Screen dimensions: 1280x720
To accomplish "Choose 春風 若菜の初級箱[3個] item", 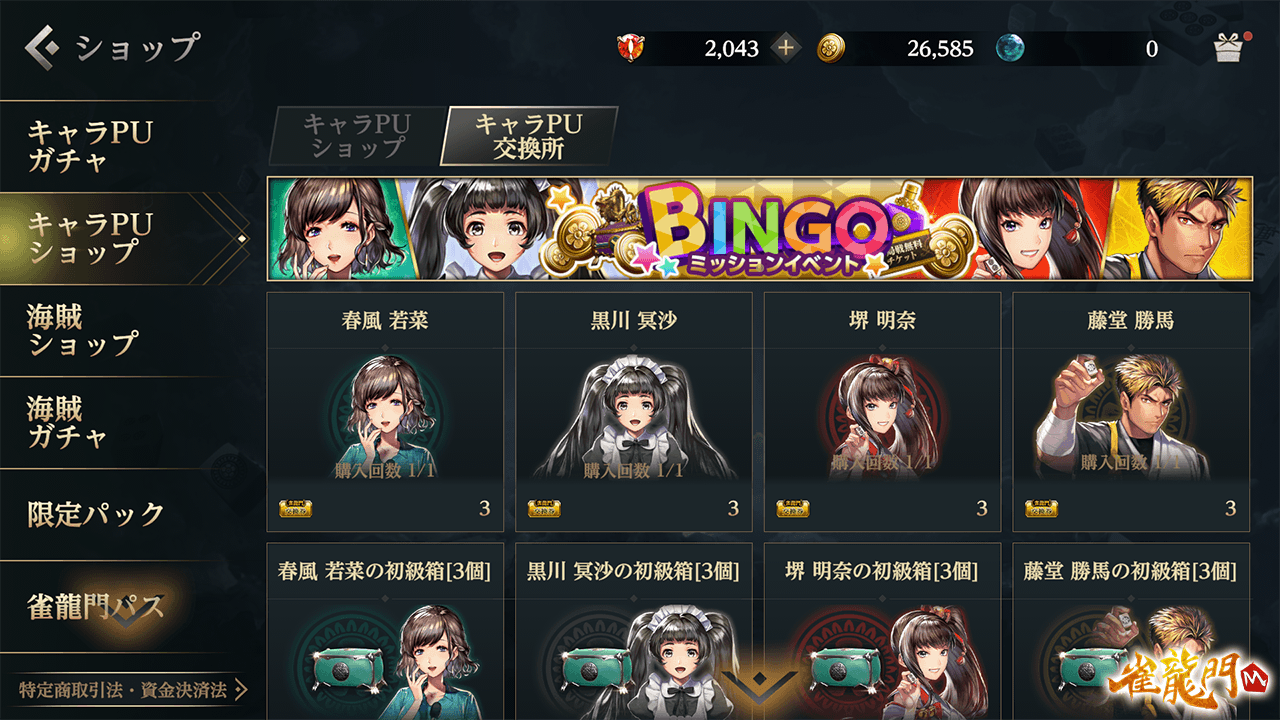I will (x=385, y=630).
